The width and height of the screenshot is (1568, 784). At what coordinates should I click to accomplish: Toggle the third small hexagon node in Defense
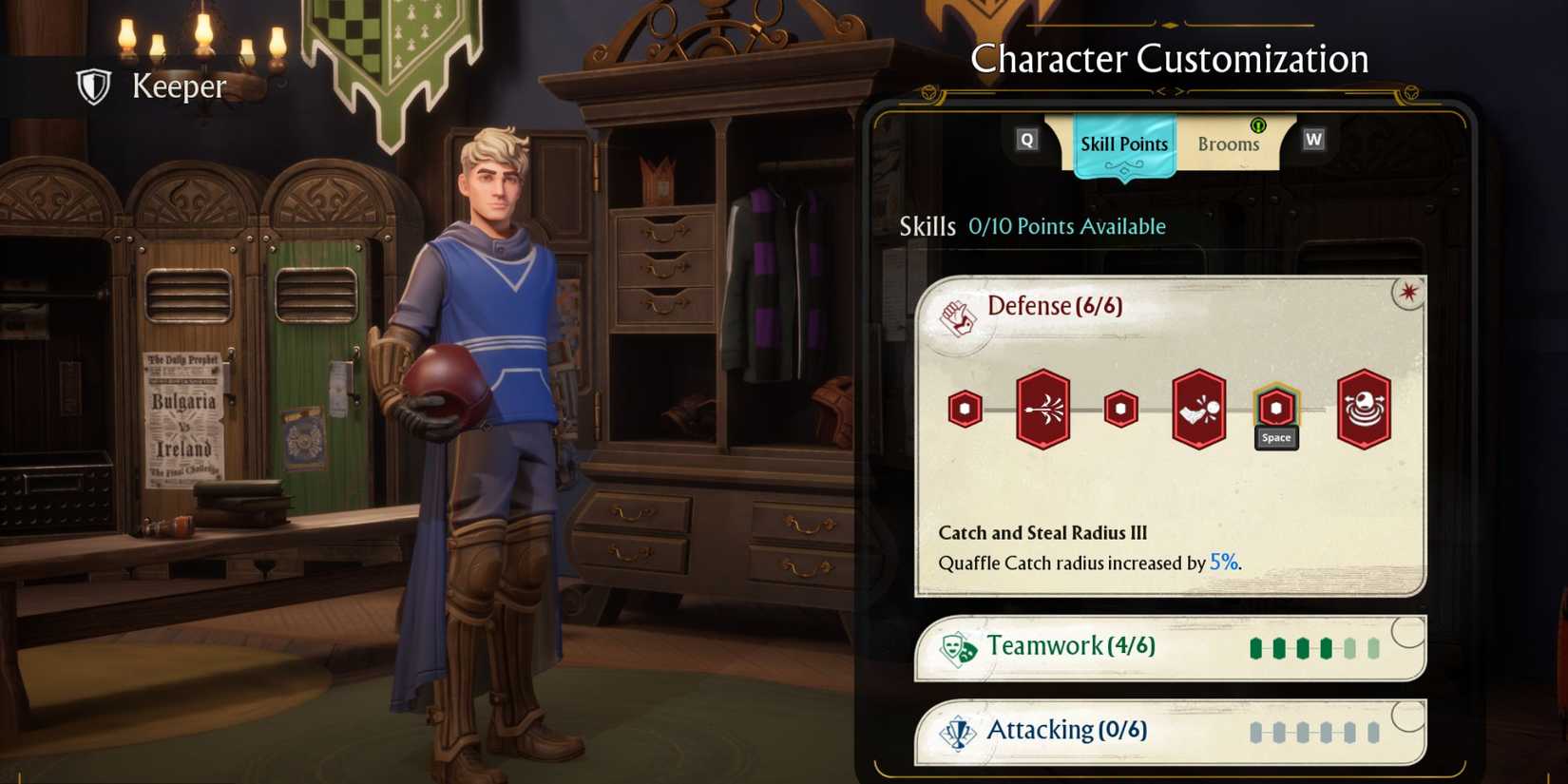[x=1120, y=407]
